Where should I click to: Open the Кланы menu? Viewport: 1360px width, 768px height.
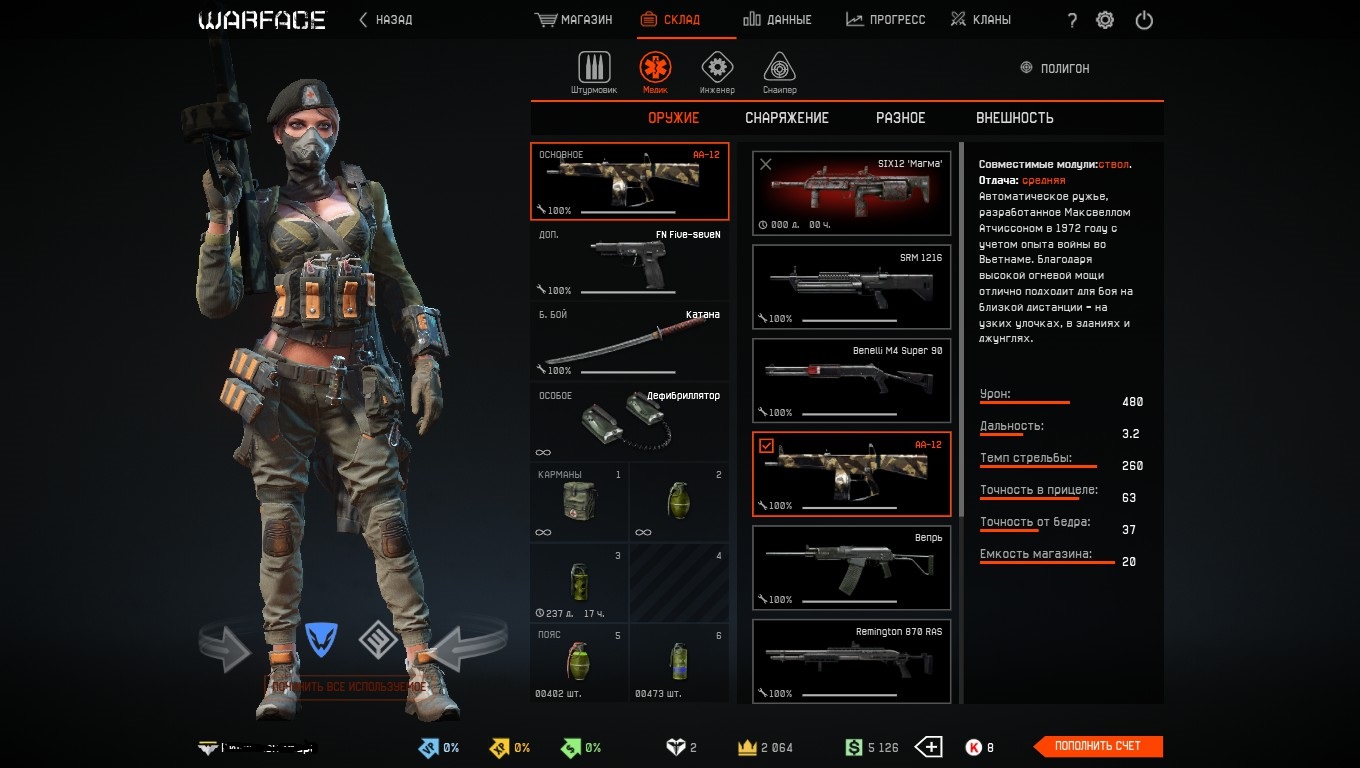(980, 20)
